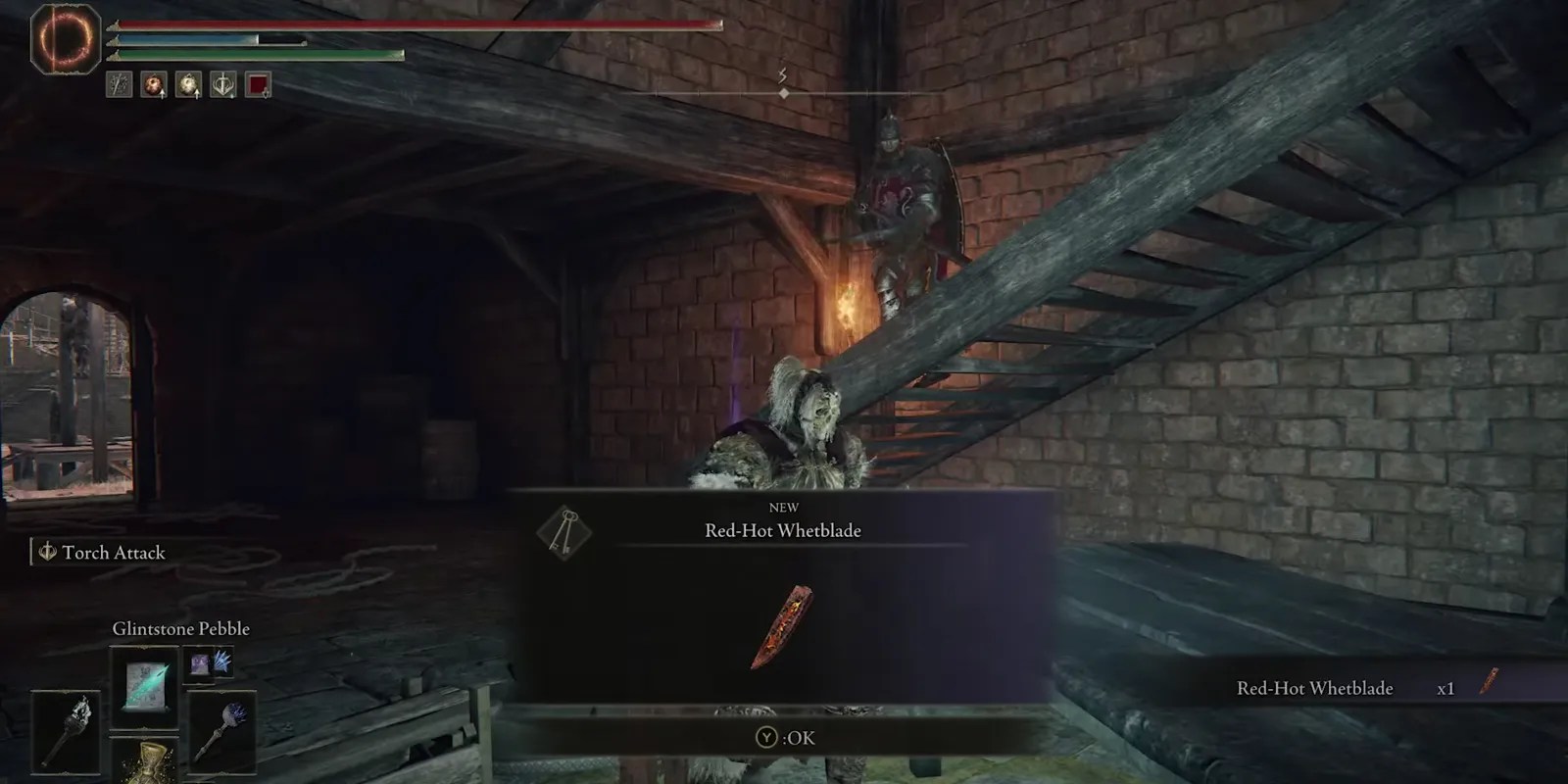This screenshot has height=784, width=1568.
Task: Click the crimson flask status icon under the bars
Action: tap(153, 86)
